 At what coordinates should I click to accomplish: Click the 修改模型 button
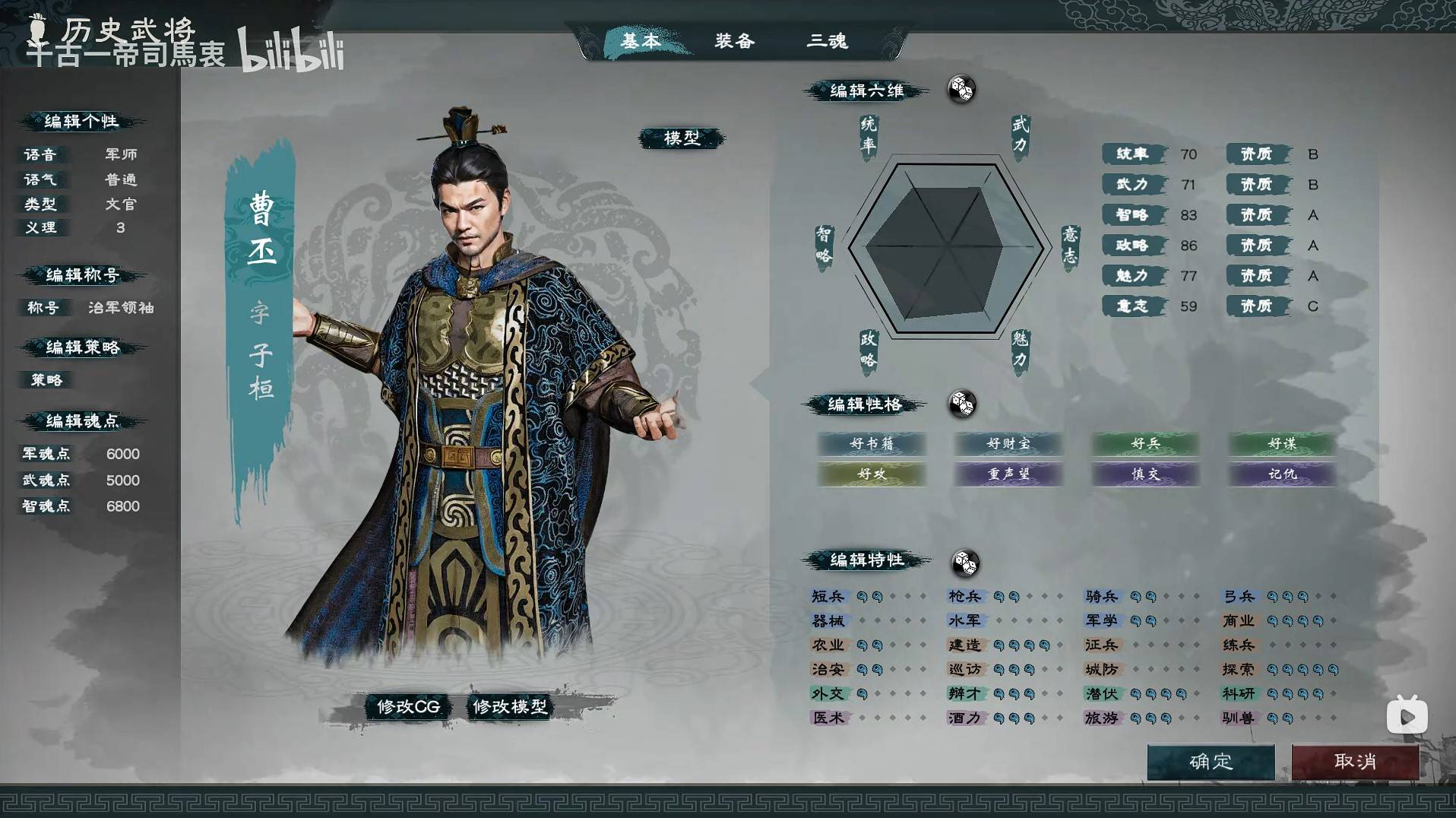click(510, 706)
